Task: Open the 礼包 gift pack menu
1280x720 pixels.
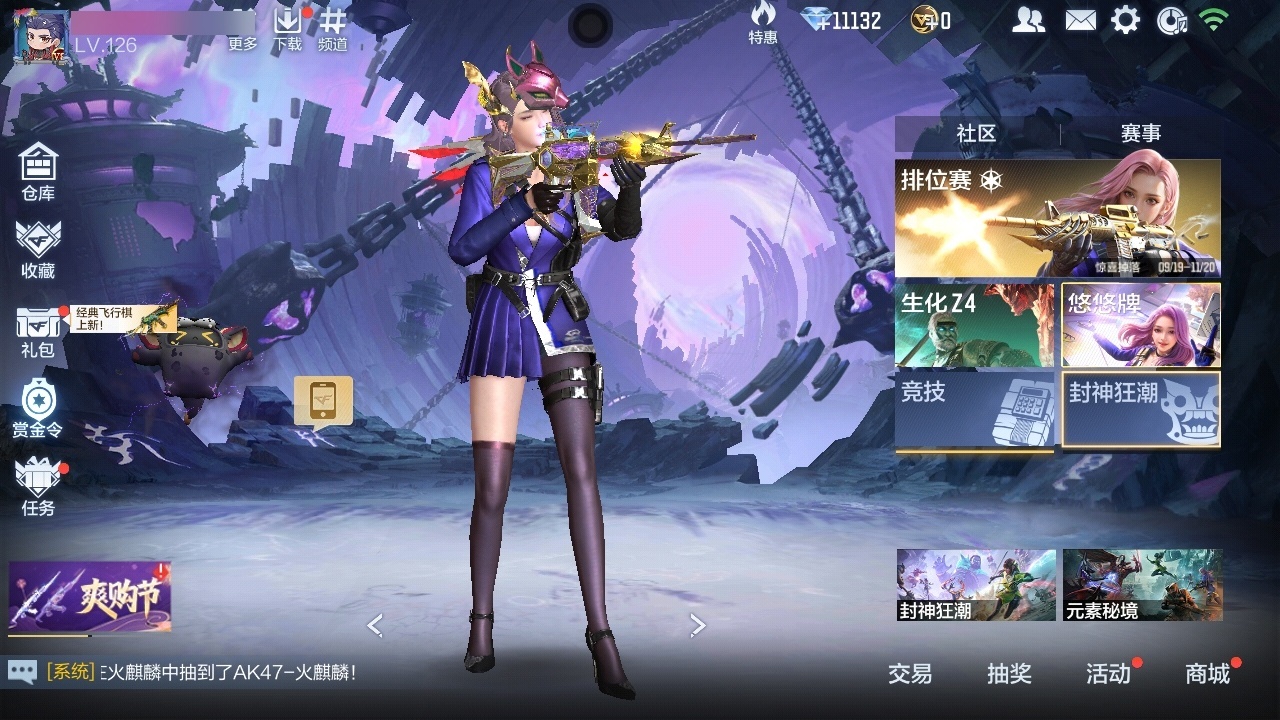Action: 38,331
